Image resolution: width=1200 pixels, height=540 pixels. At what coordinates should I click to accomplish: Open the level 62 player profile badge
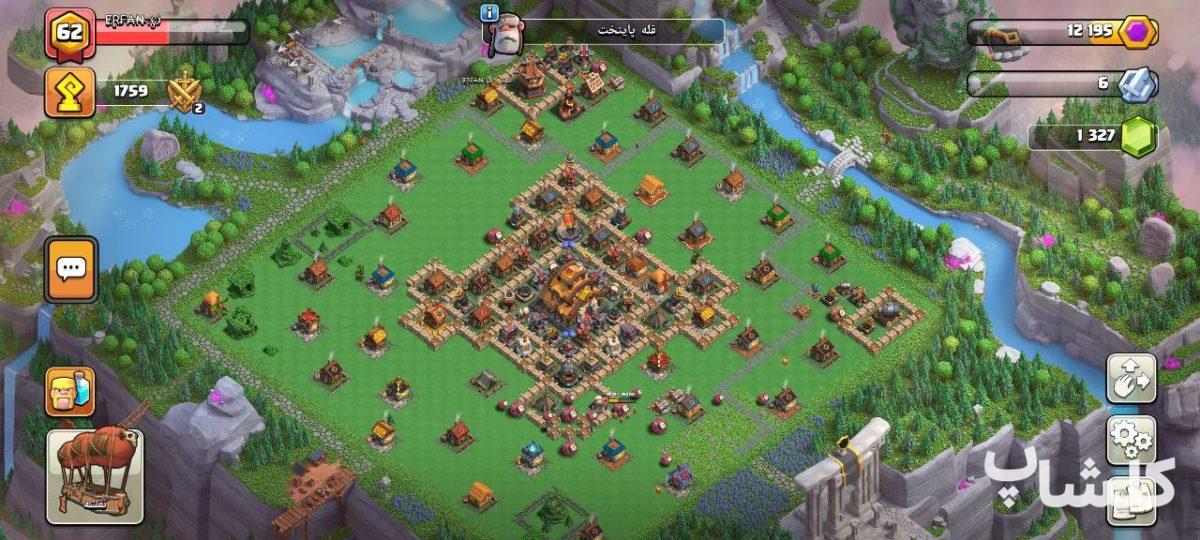pos(69,34)
